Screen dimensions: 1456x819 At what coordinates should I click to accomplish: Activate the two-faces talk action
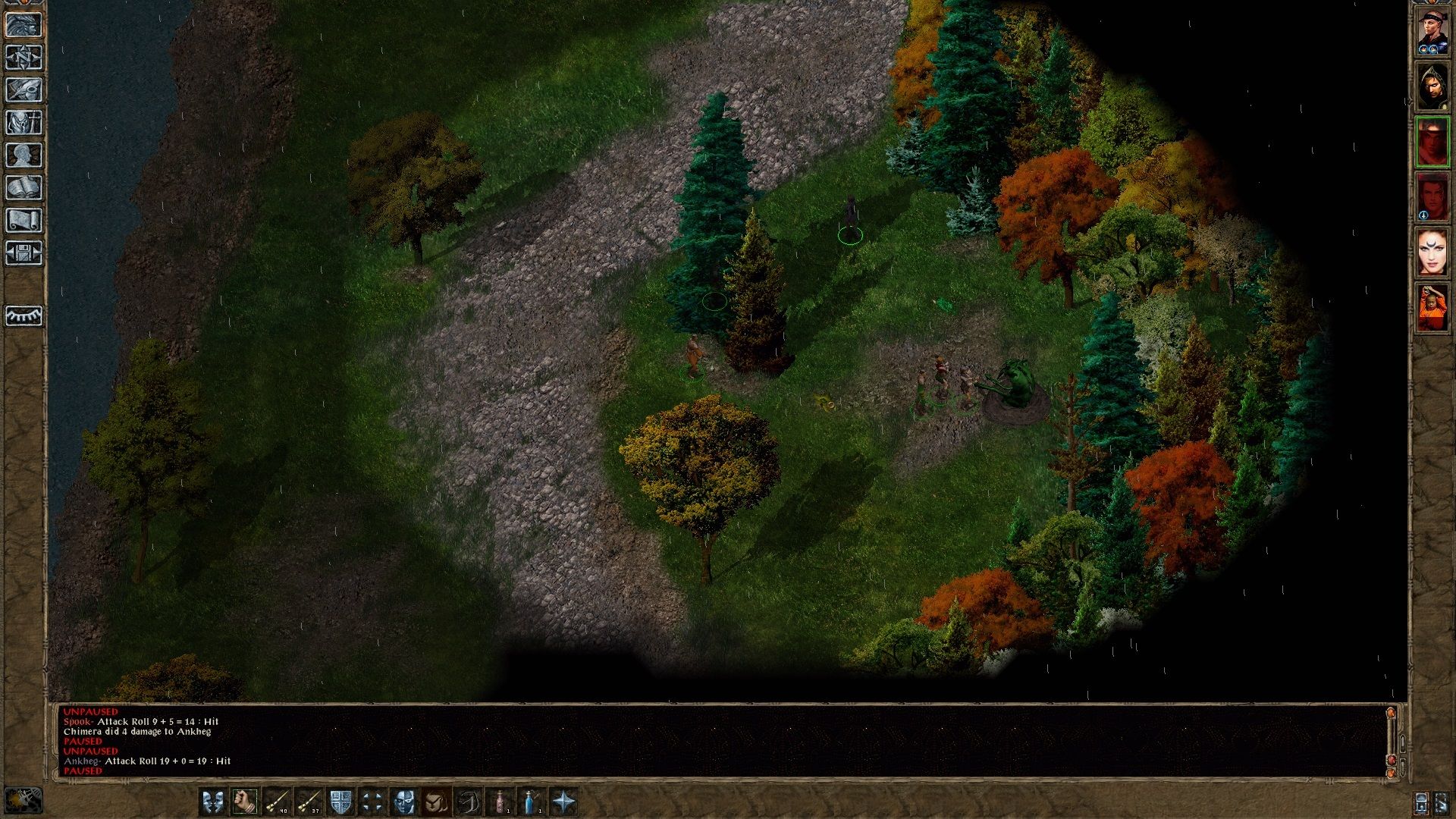212,802
